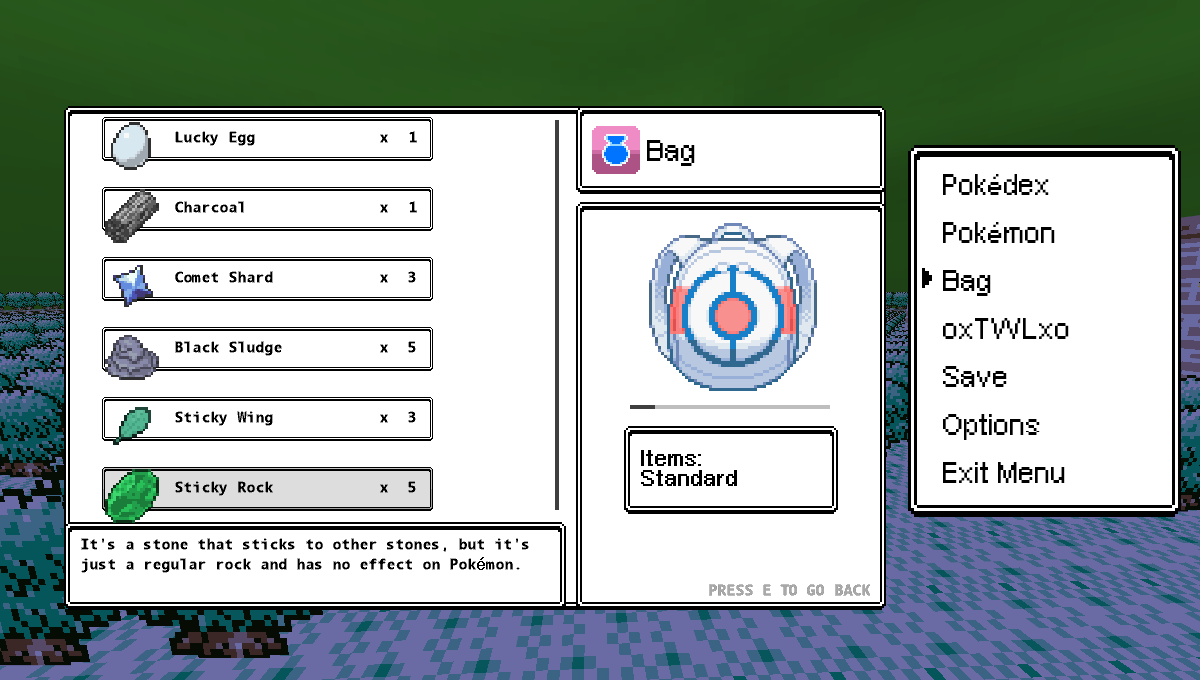Open the Pokémon party menu
Image resolution: width=1200 pixels, height=680 pixels.
(x=998, y=234)
